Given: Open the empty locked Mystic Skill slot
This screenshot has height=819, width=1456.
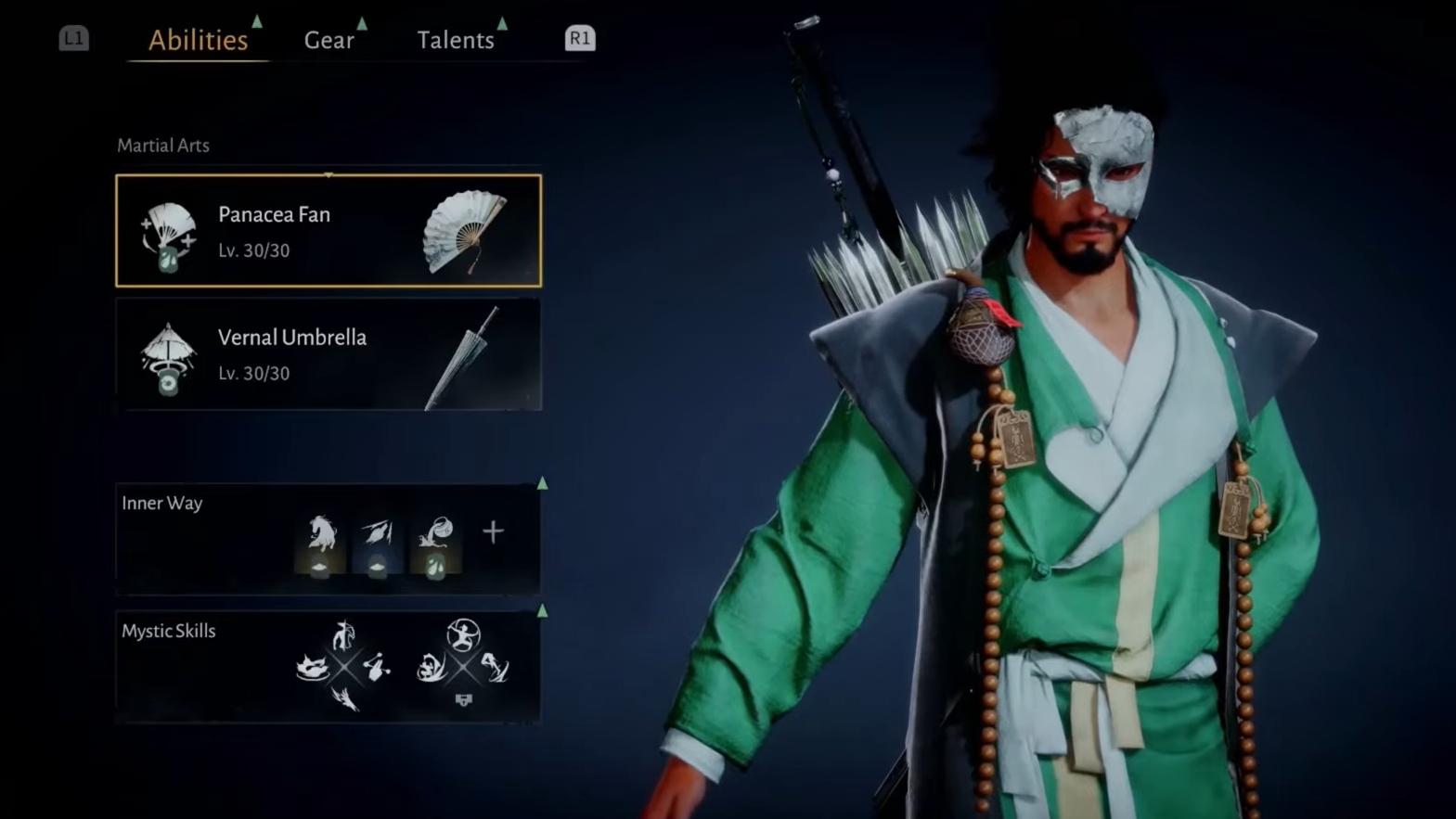Looking at the screenshot, I should [x=463, y=699].
